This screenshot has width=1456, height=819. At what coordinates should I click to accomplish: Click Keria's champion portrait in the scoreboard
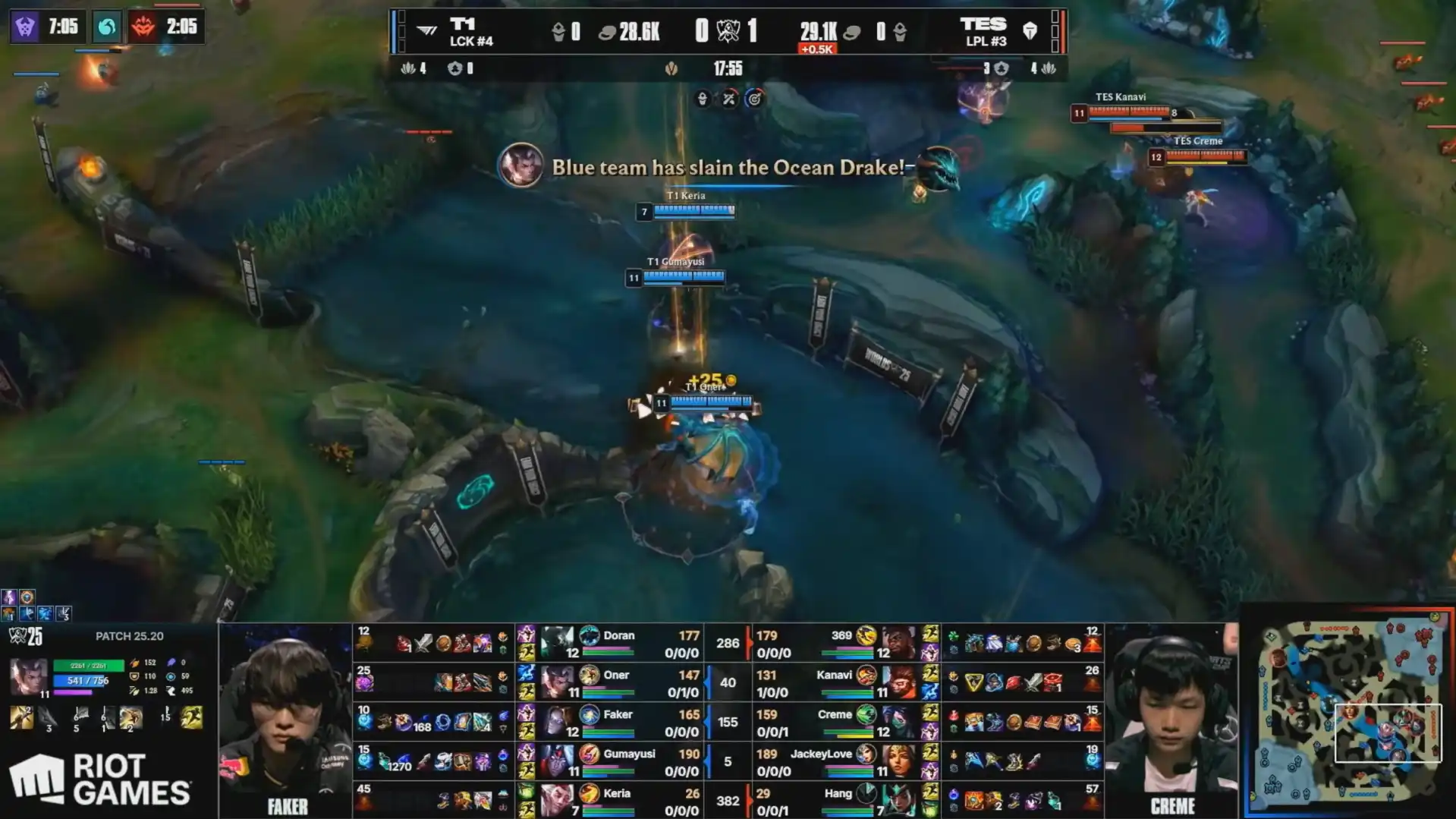pos(557,800)
